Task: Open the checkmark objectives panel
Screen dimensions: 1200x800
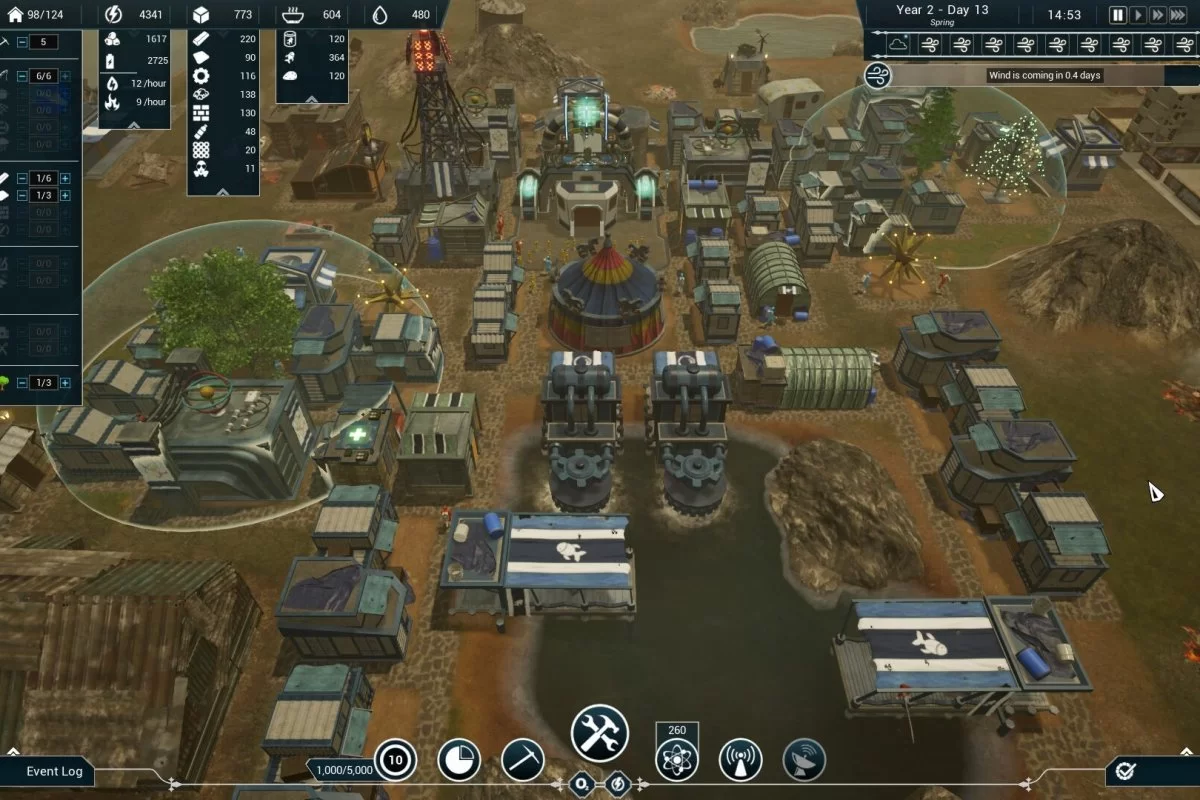Action: point(1126,771)
